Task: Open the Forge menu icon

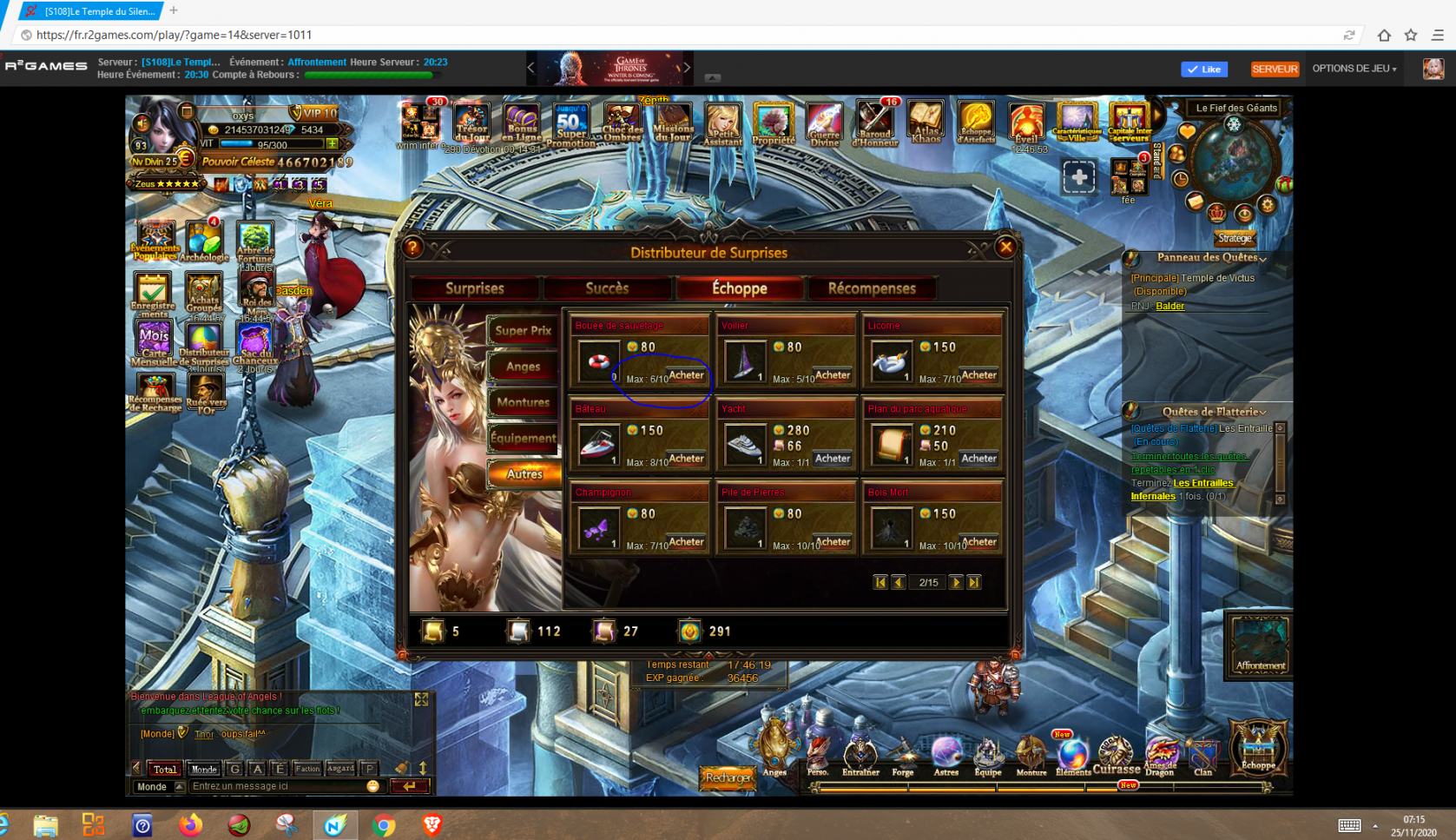Action: [x=903, y=756]
